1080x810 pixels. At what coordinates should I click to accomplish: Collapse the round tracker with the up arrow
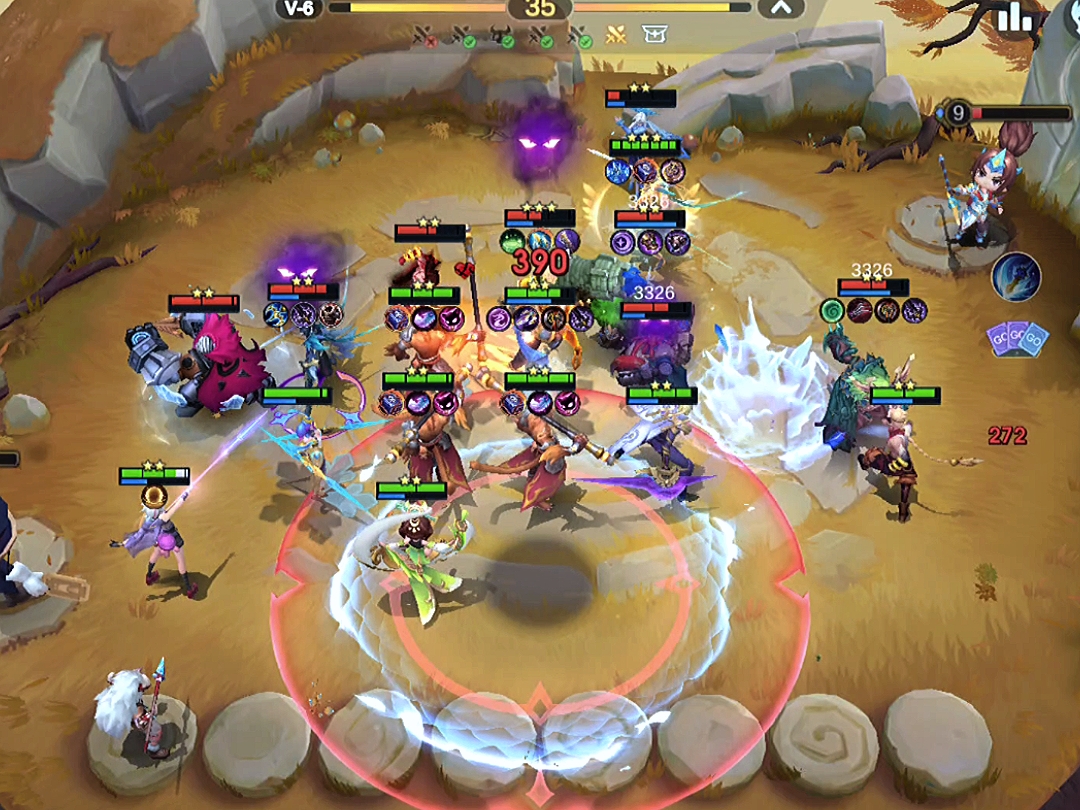coord(781,8)
